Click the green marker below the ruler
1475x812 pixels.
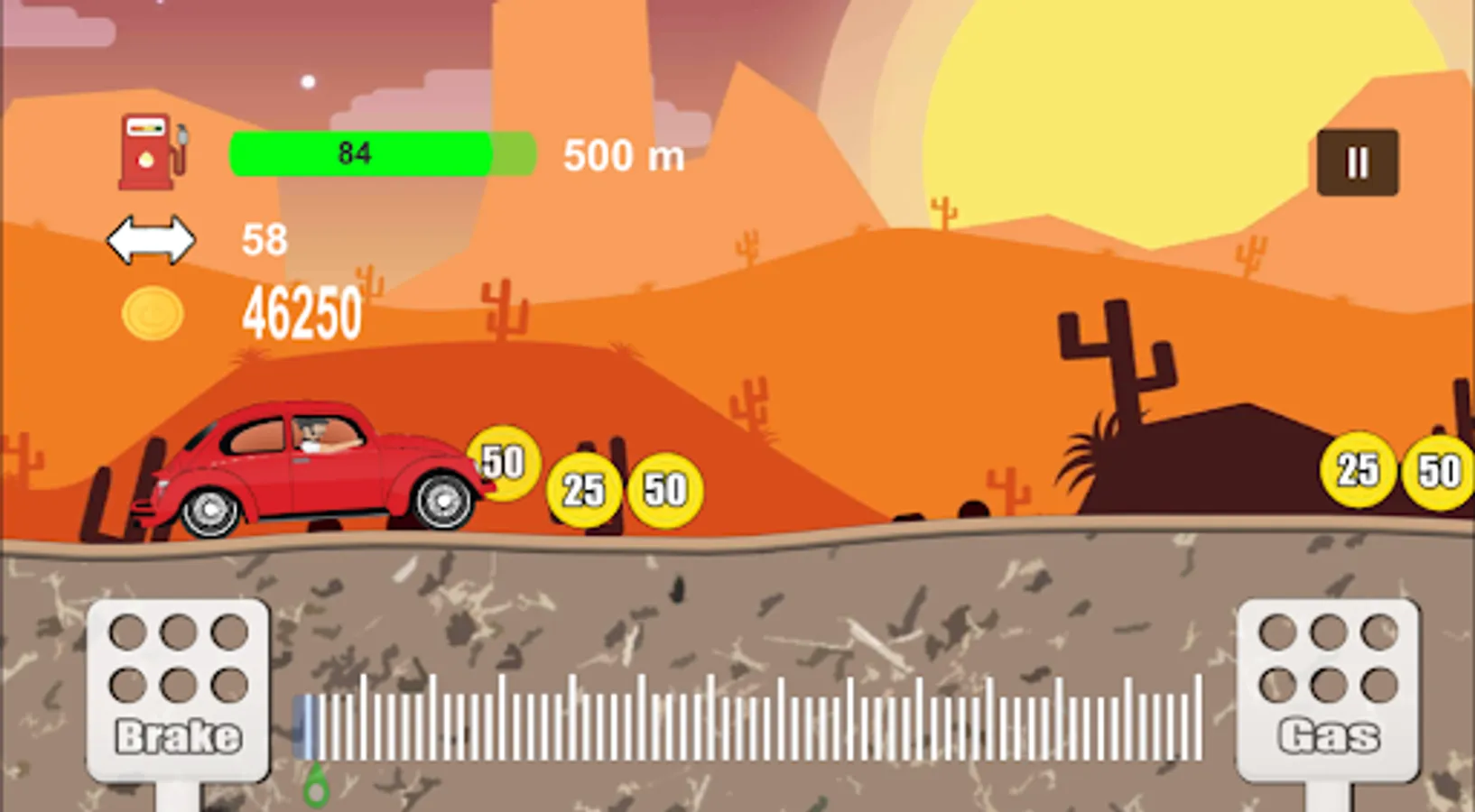coord(316,787)
